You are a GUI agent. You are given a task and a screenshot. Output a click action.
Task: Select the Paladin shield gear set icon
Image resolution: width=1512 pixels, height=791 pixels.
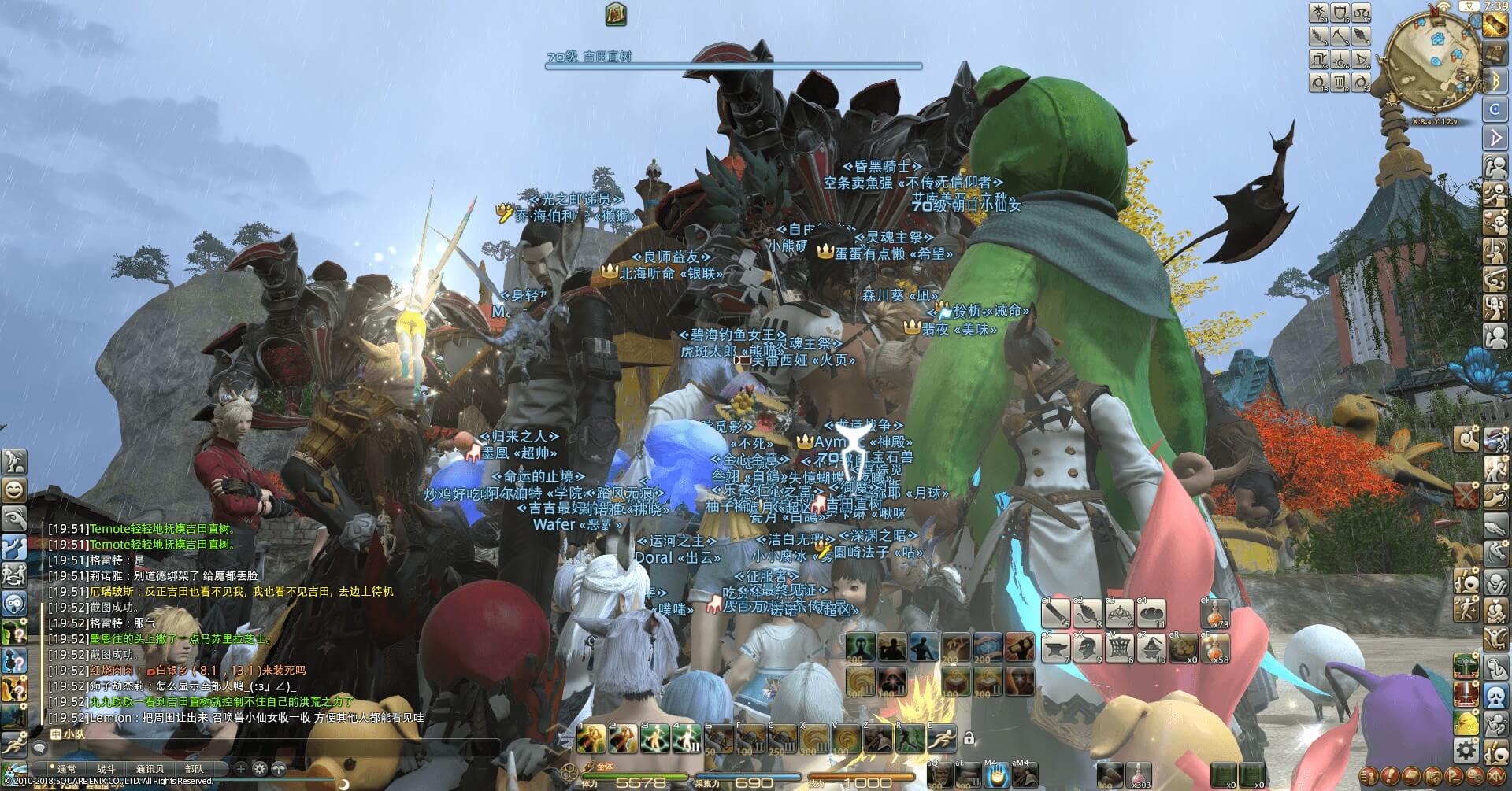pyautogui.click(x=1340, y=13)
